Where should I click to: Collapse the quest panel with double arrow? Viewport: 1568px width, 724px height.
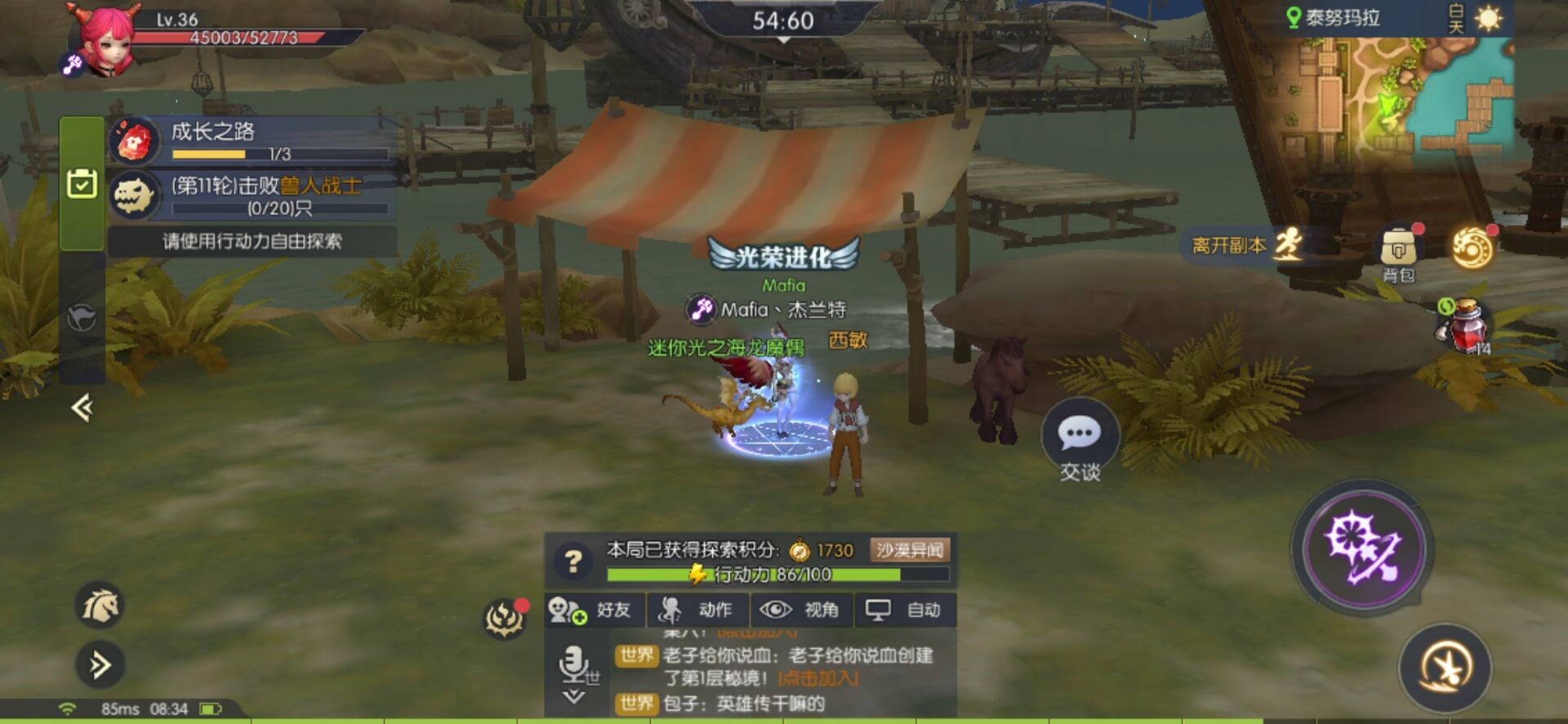[x=82, y=407]
